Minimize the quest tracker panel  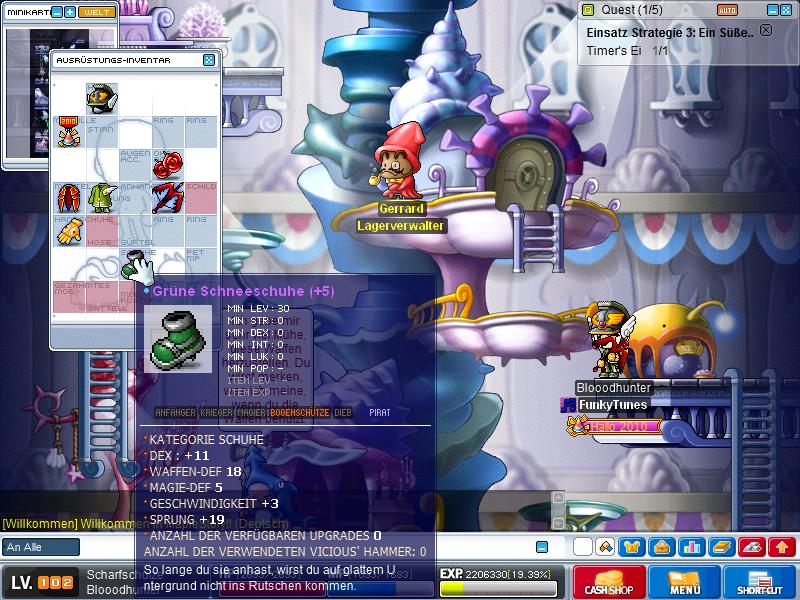coord(772,9)
